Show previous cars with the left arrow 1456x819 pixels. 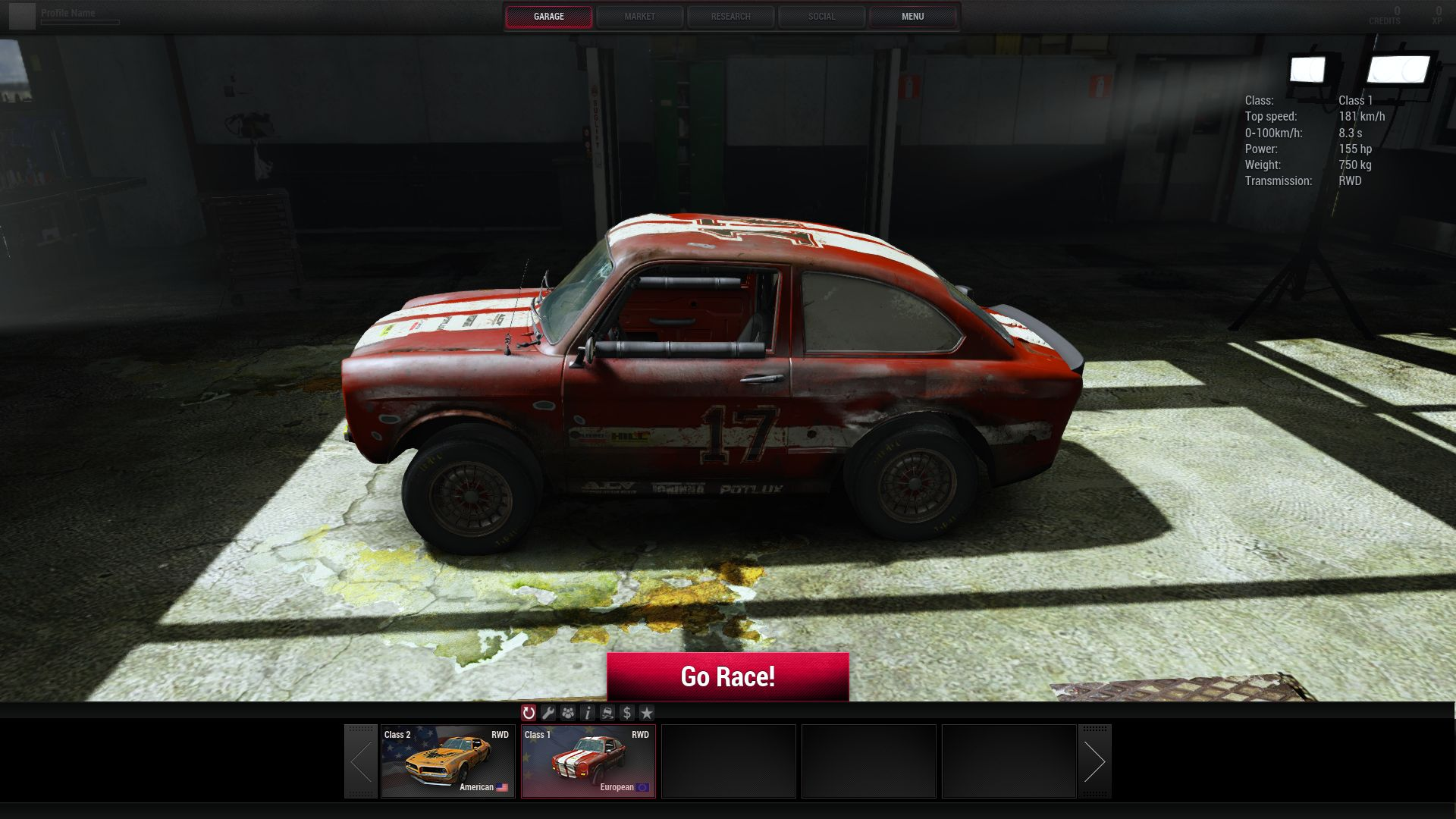(361, 761)
